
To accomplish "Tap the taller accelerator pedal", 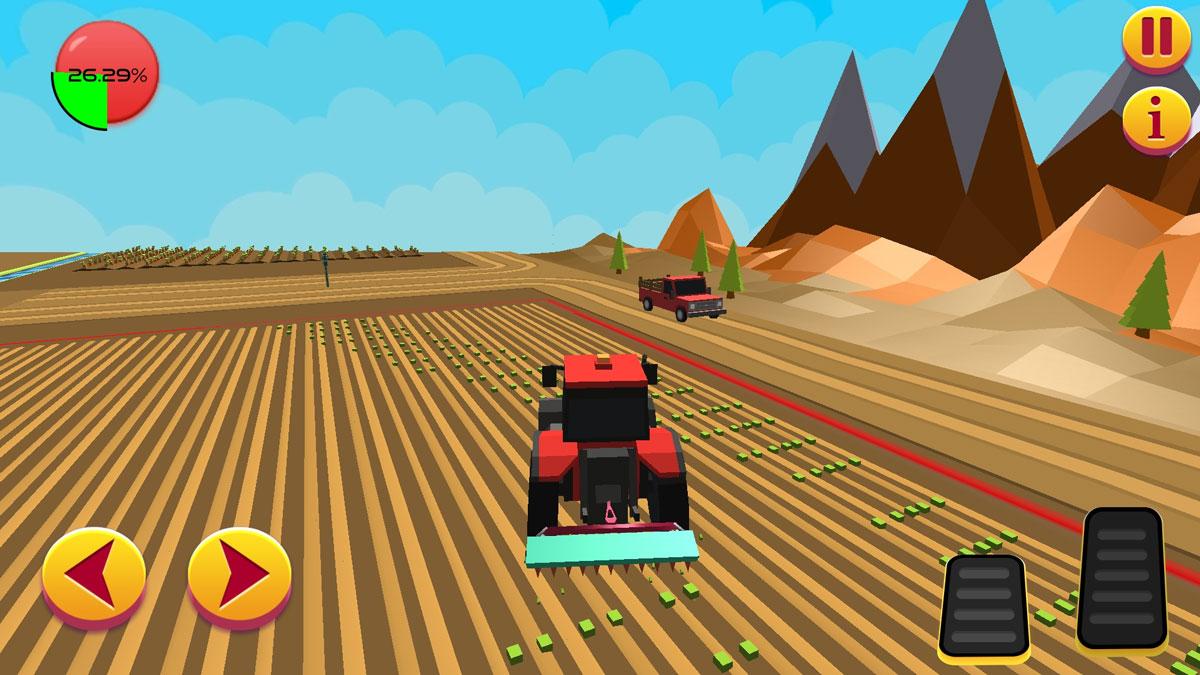I will pos(1123,578).
